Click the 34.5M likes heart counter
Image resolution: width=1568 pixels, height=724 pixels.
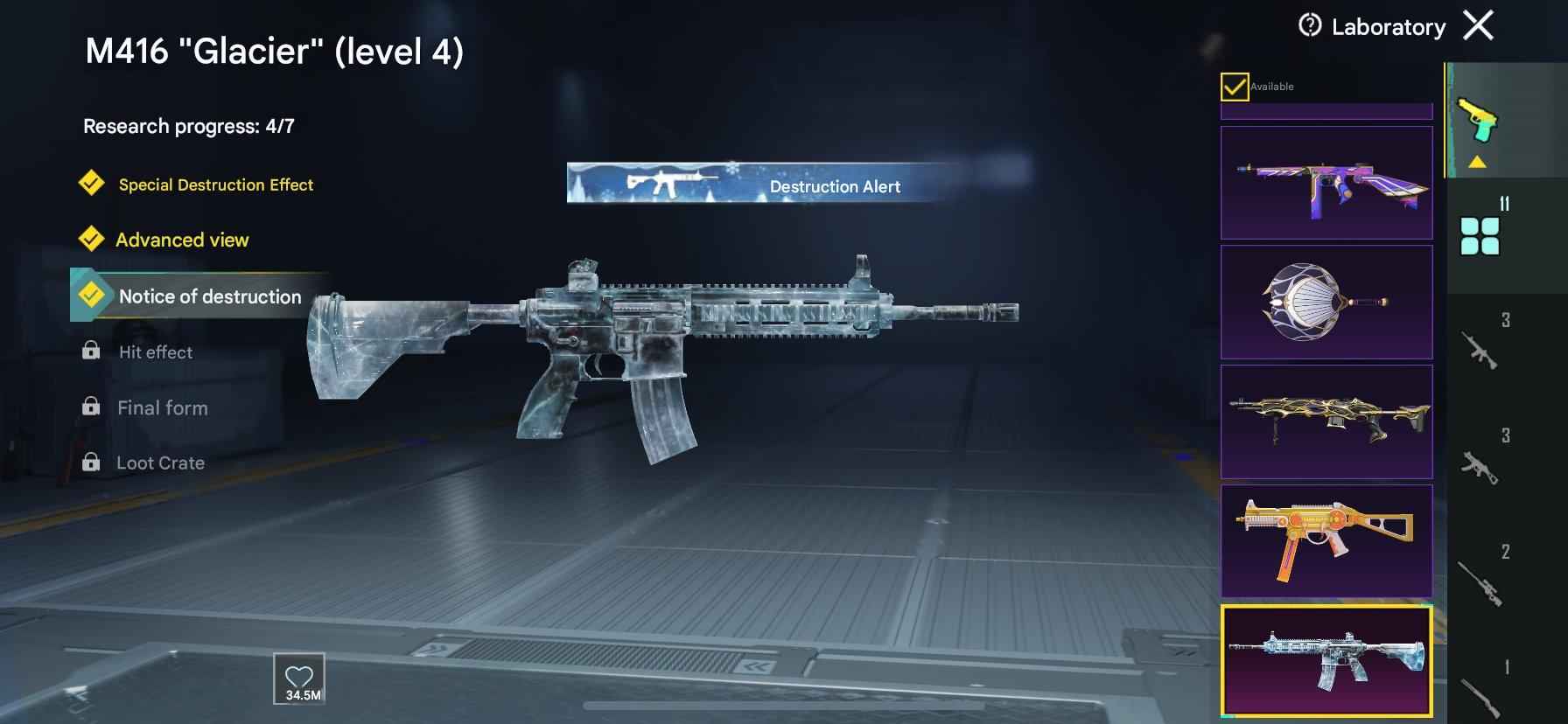tap(297, 678)
